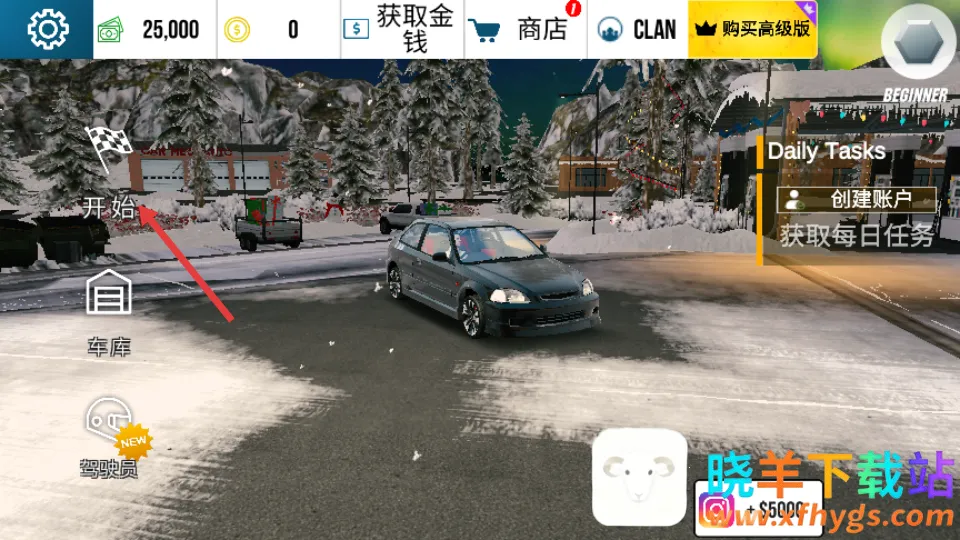
Task: Open the Daily Tasks panel header
Action: [x=826, y=152]
